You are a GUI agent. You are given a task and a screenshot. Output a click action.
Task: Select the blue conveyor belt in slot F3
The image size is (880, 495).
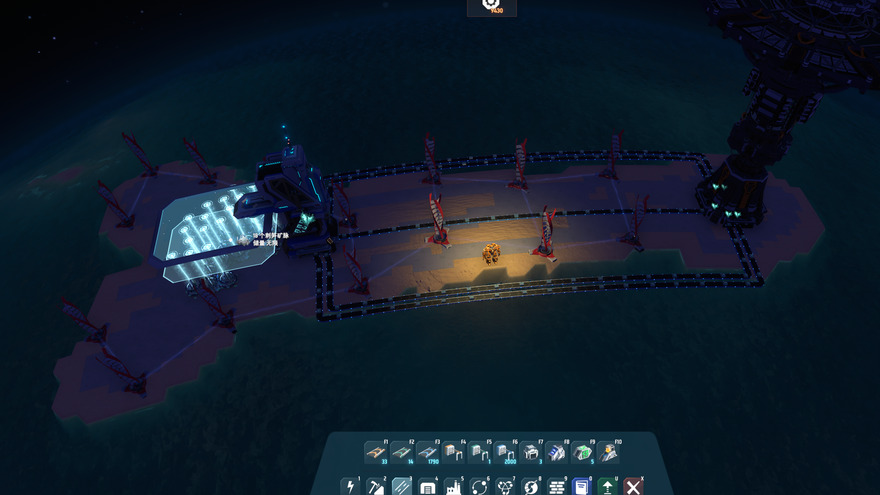(427, 452)
